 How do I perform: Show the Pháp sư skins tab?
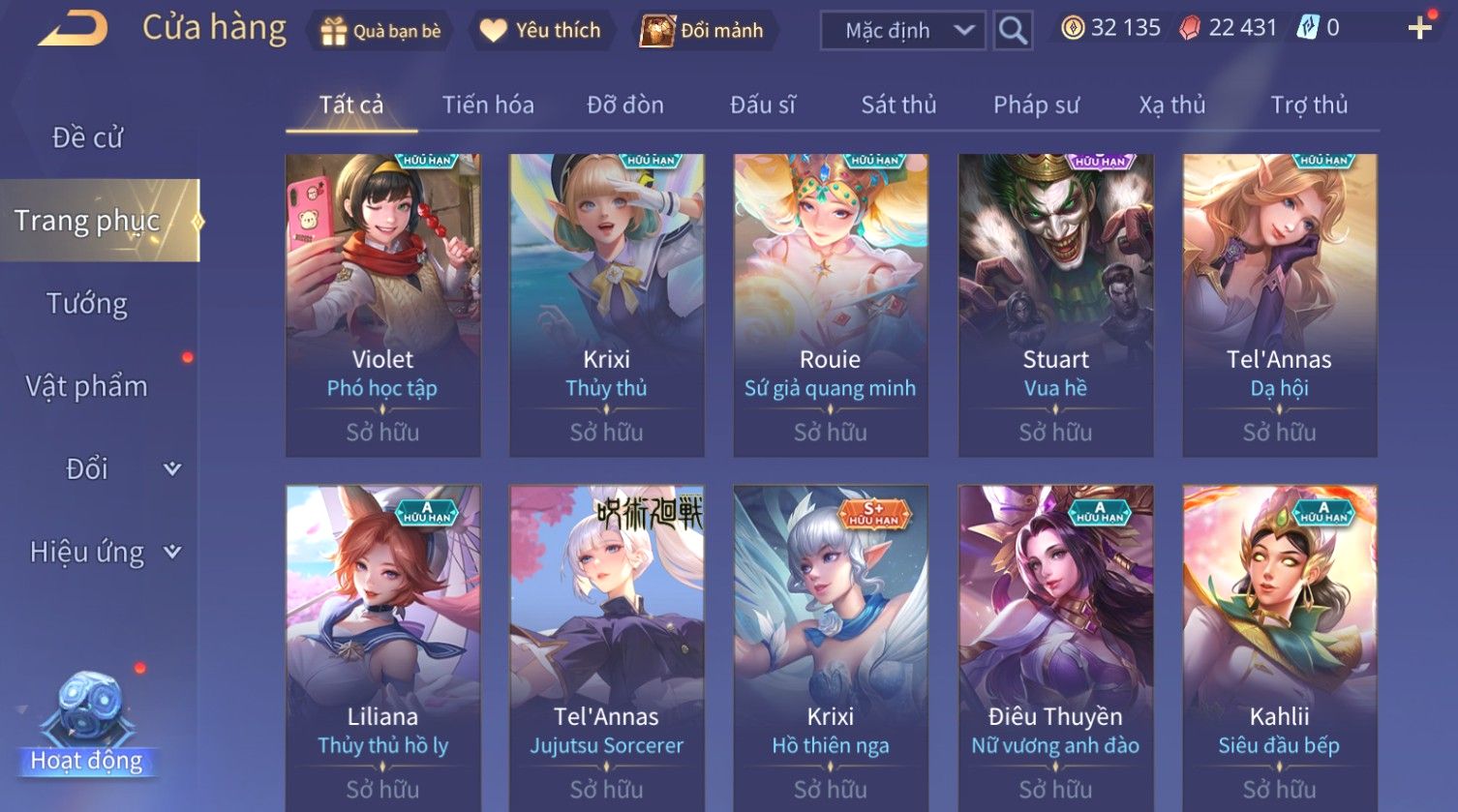[x=1036, y=105]
